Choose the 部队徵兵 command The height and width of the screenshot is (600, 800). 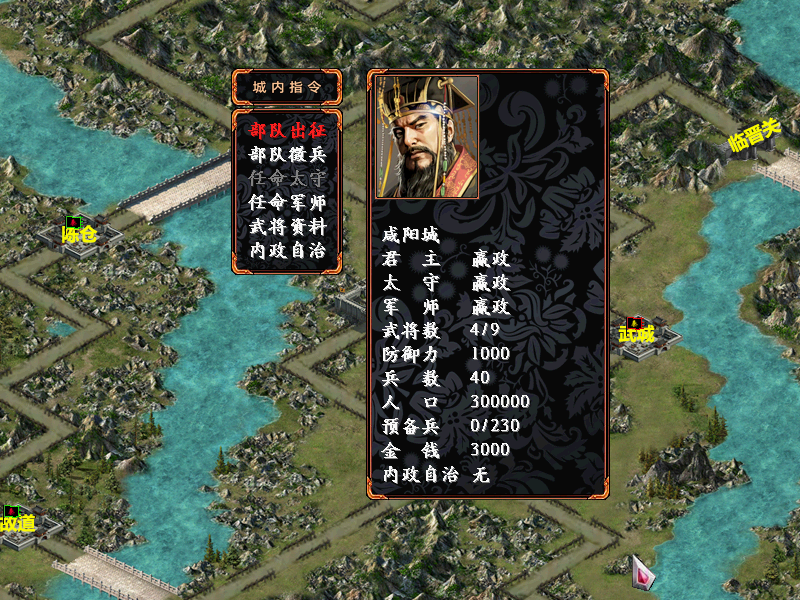[288, 154]
